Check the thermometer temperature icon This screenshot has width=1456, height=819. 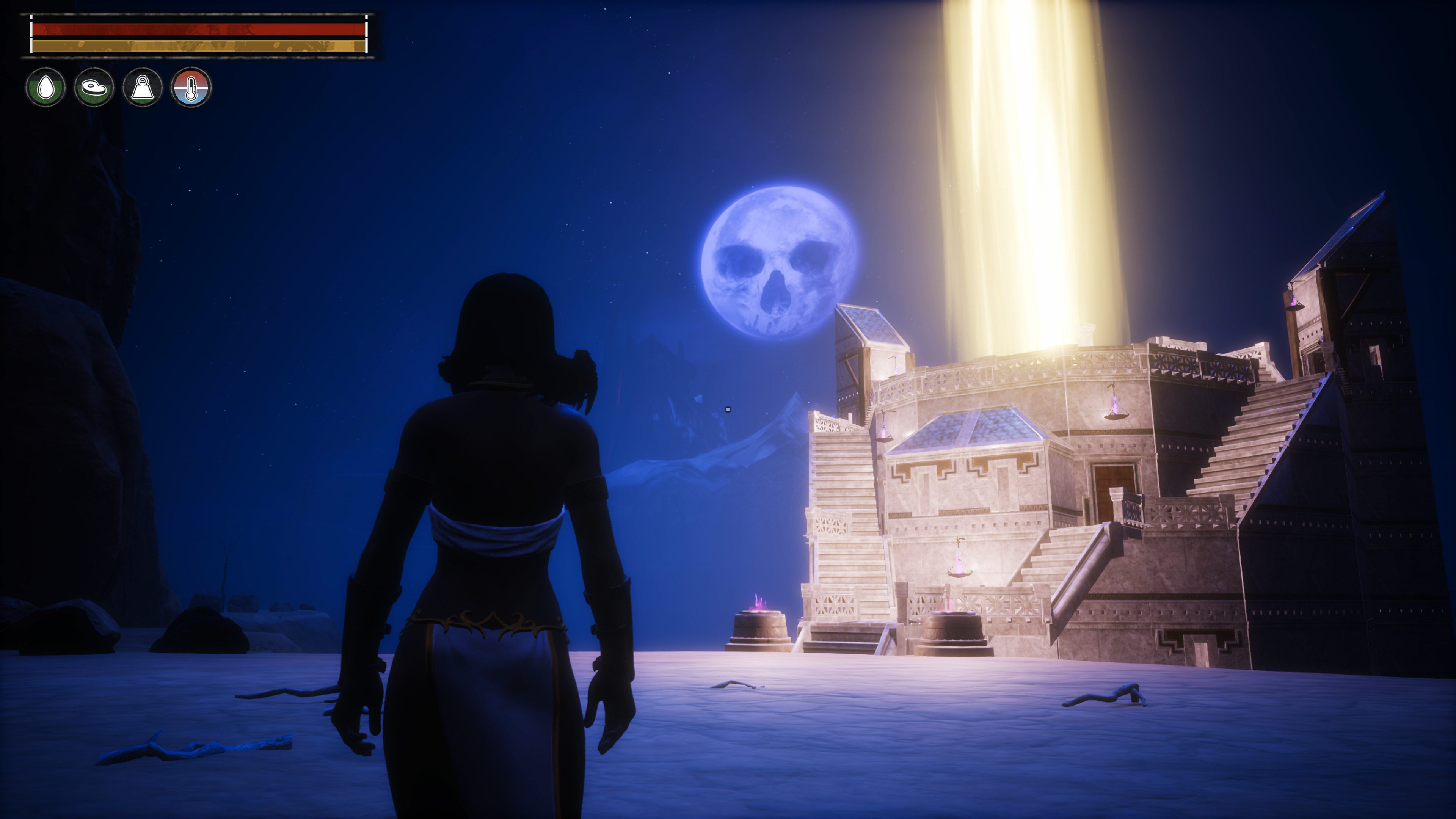coord(191,88)
